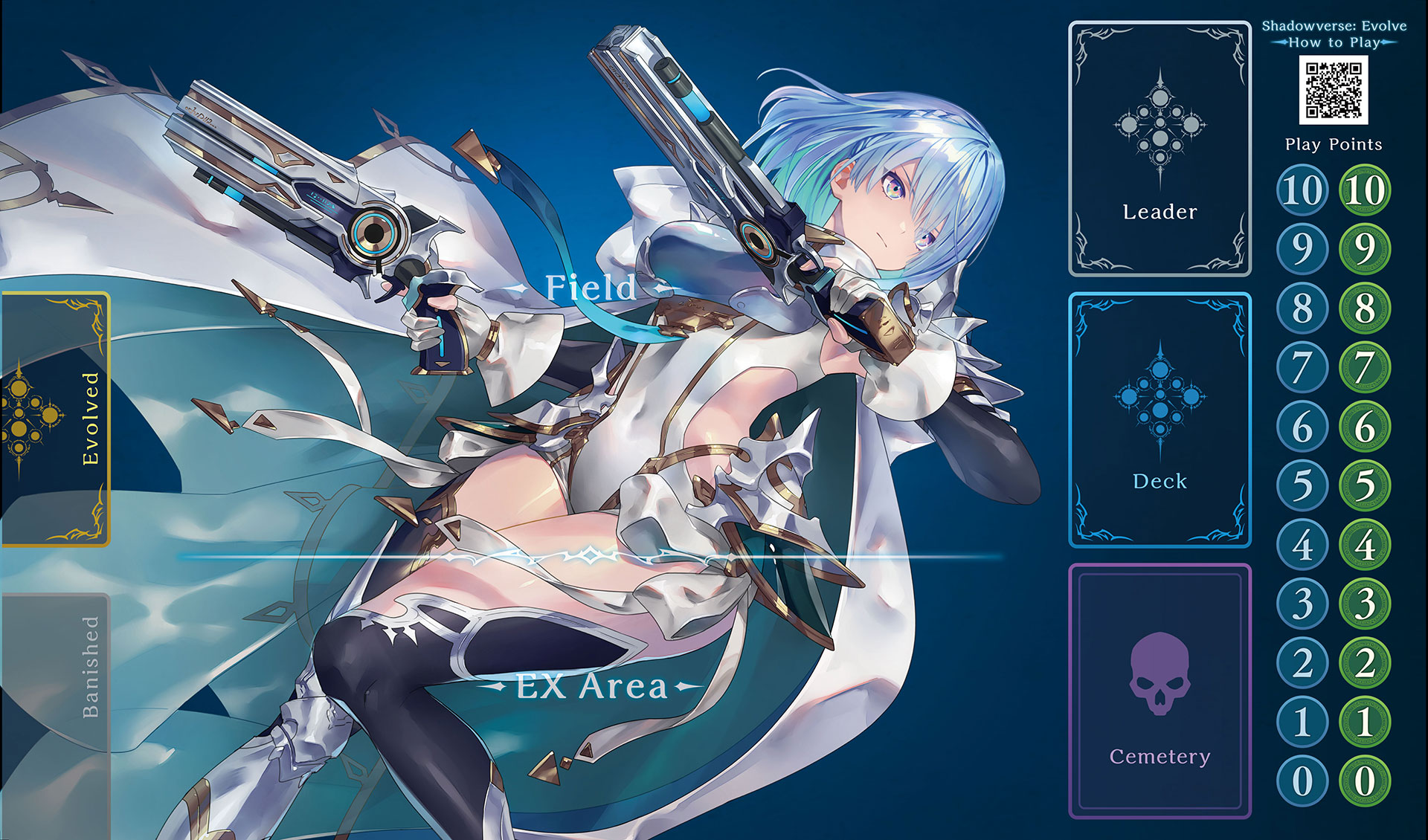Click the green 8 play point circle
This screenshot has width=1428, height=840.
(x=1365, y=308)
